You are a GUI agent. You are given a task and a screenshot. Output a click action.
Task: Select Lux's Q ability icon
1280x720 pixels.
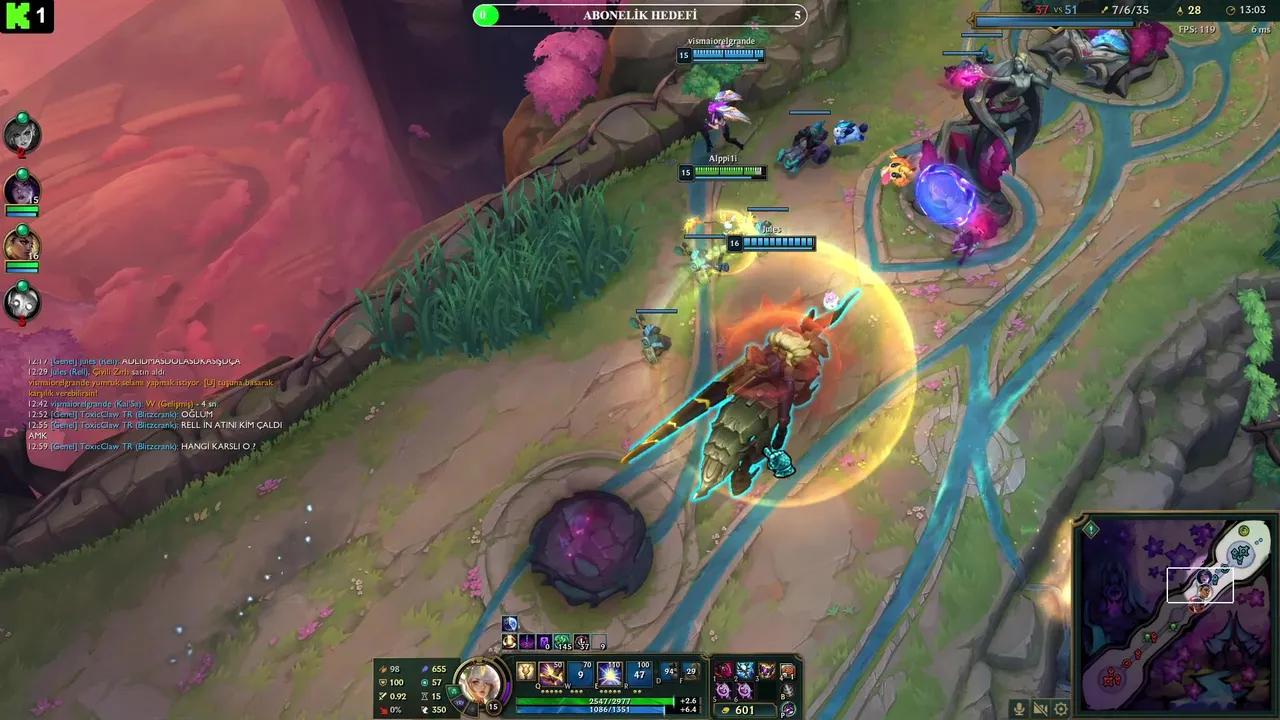[550, 673]
